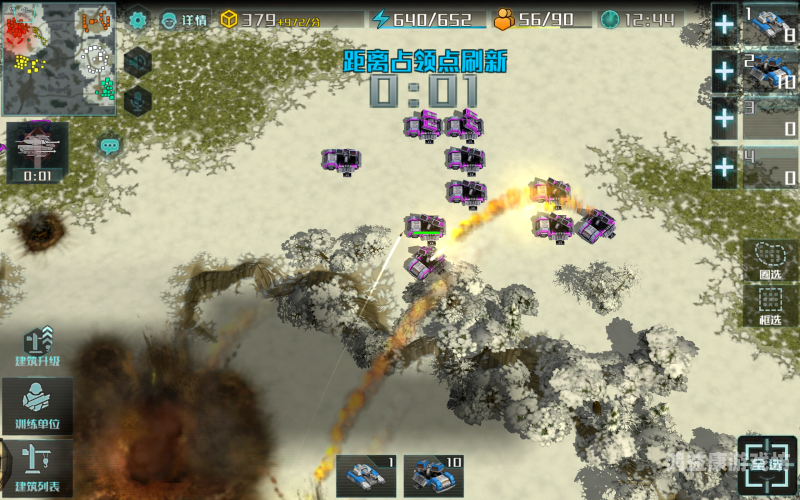The image size is (800, 500).
Task: Select control group 2 tank squad
Action: (769, 72)
